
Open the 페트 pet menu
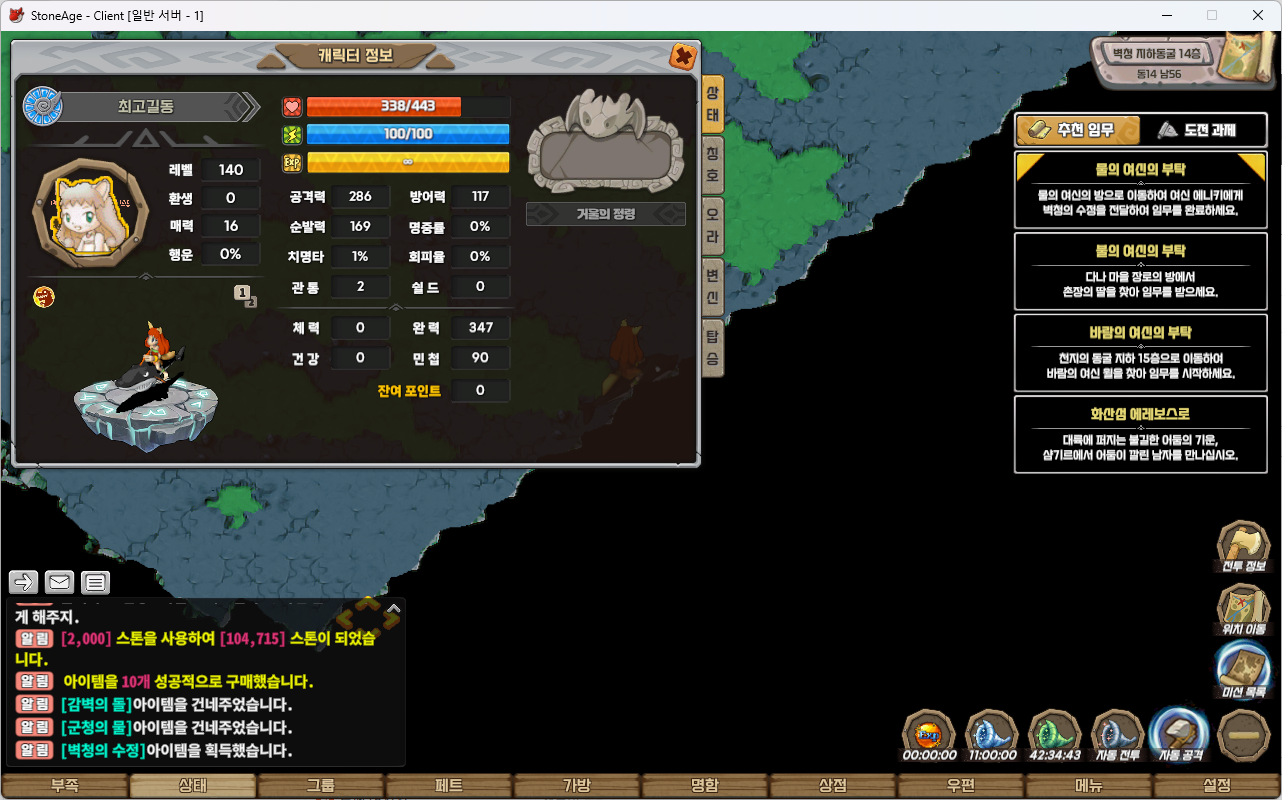tap(449, 786)
